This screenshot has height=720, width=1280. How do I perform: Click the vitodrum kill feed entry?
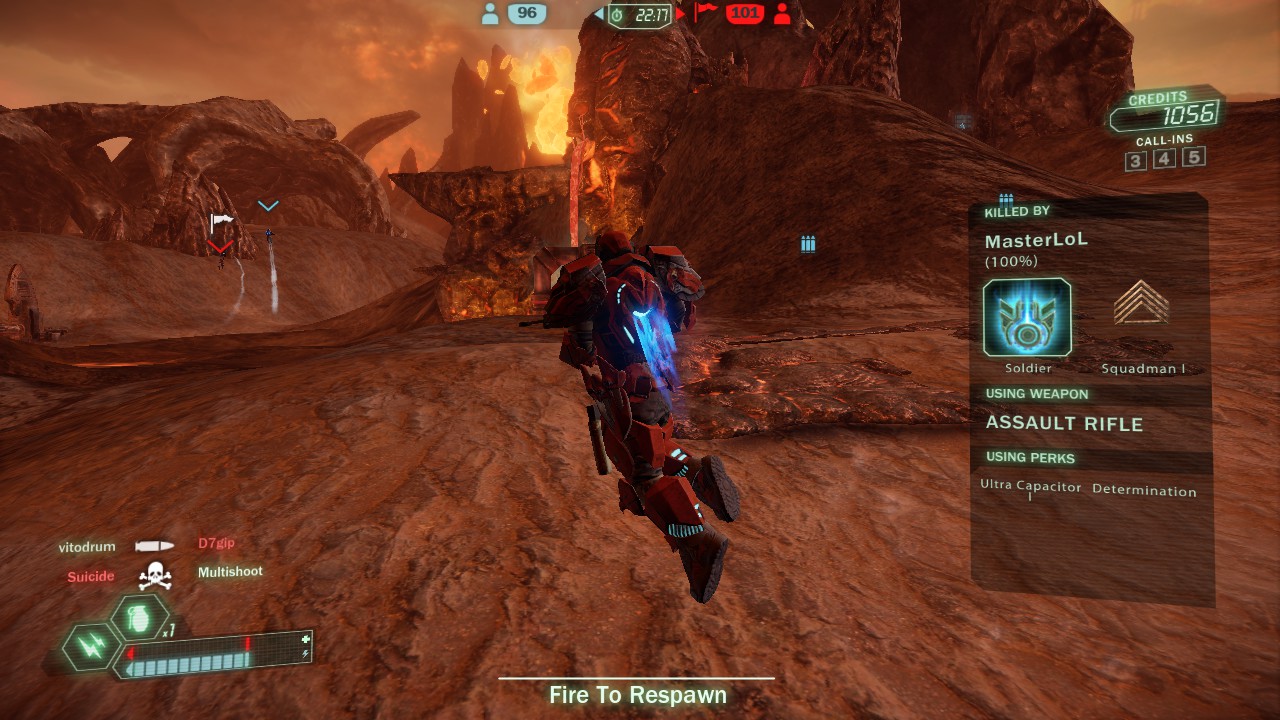coord(87,547)
